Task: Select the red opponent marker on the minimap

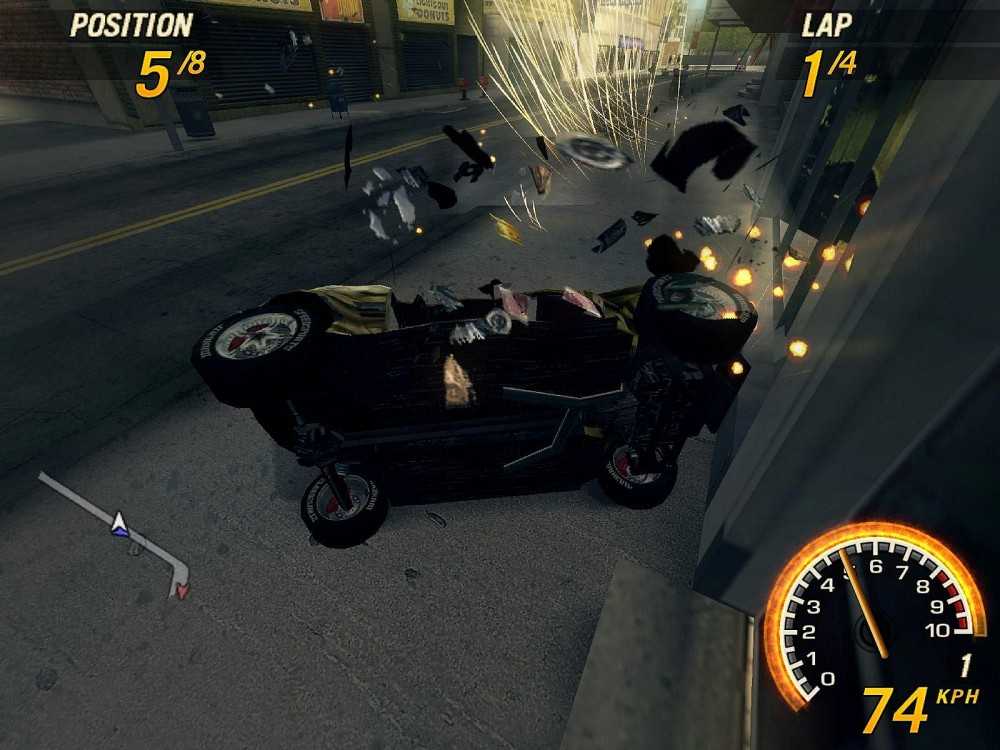Action: (182, 590)
